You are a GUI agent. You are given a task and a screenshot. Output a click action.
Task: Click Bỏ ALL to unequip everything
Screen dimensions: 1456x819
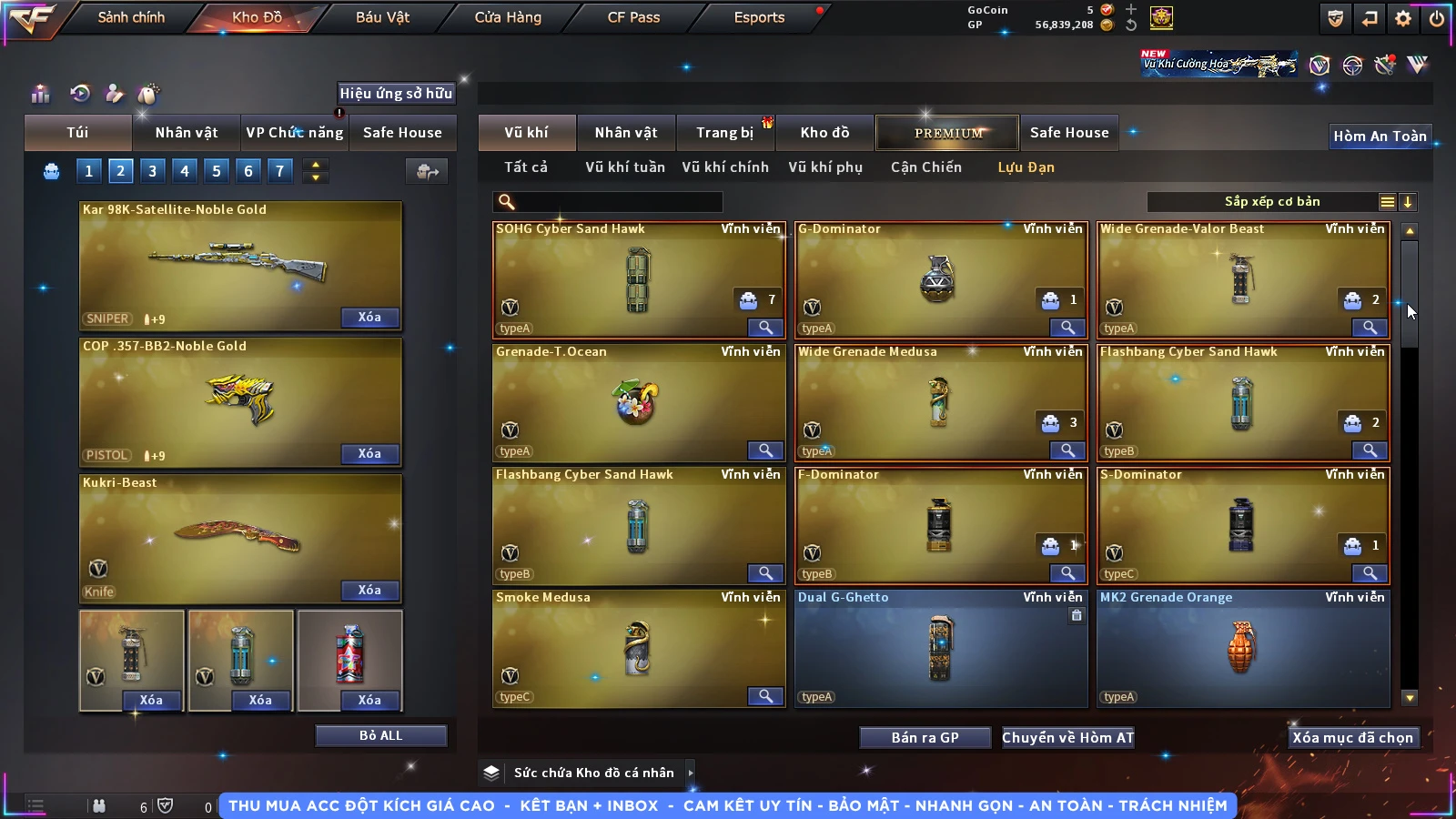380,736
